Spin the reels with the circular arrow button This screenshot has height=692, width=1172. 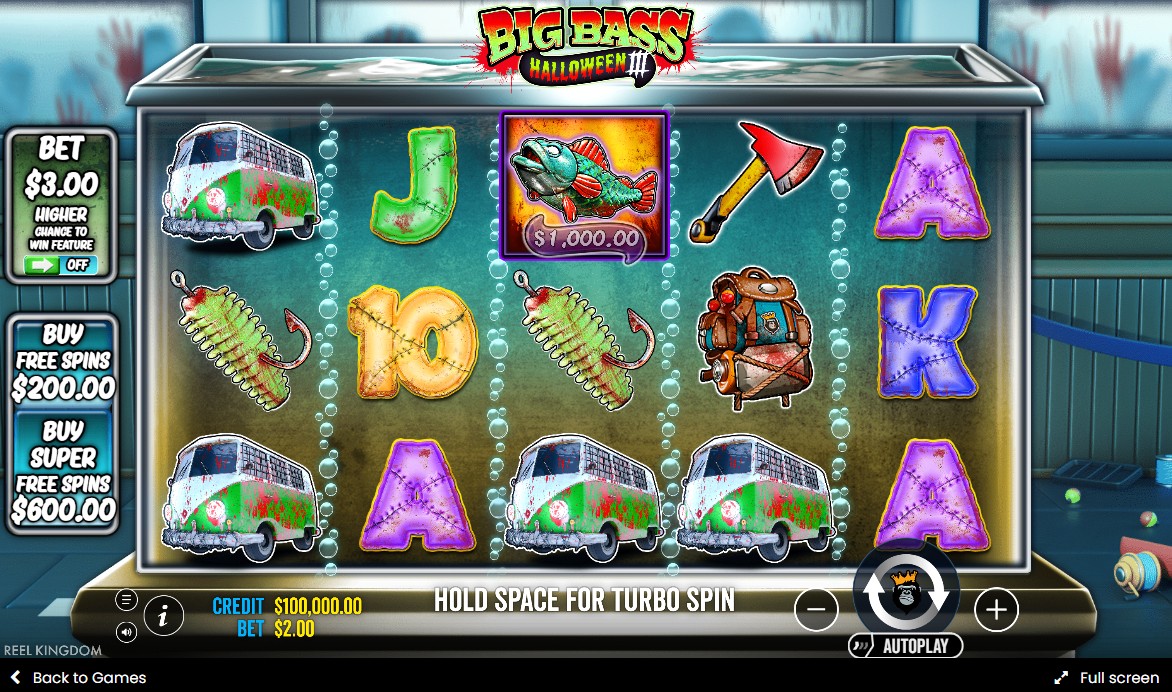(x=906, y=594)
